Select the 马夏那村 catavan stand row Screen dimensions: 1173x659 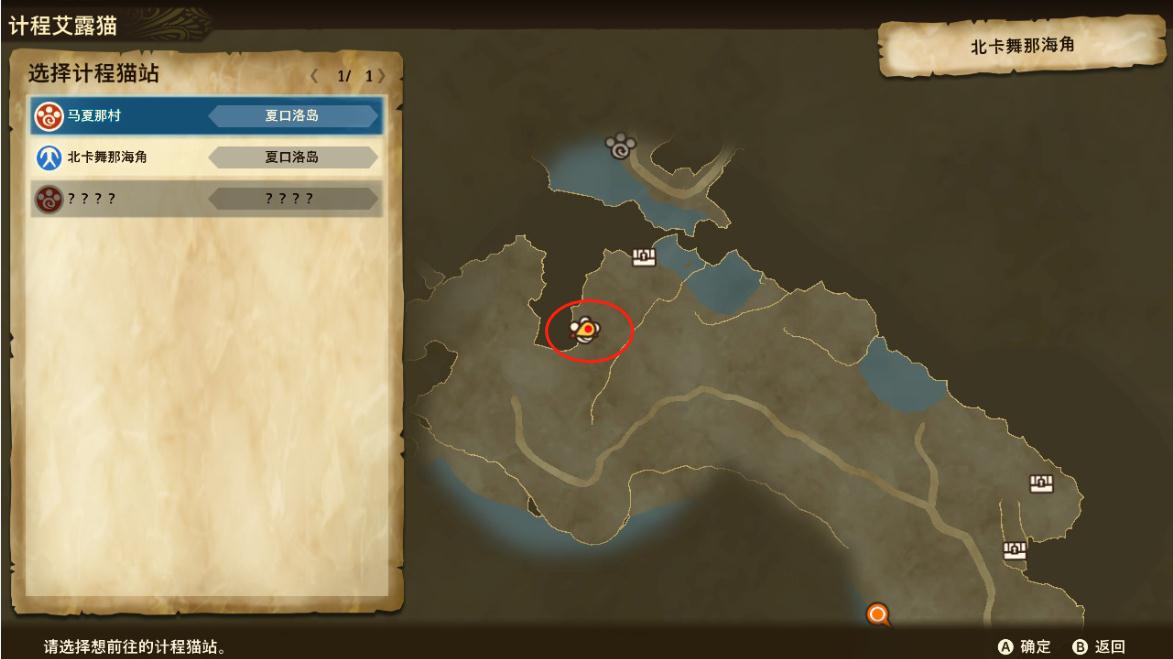tap(206, 115)
